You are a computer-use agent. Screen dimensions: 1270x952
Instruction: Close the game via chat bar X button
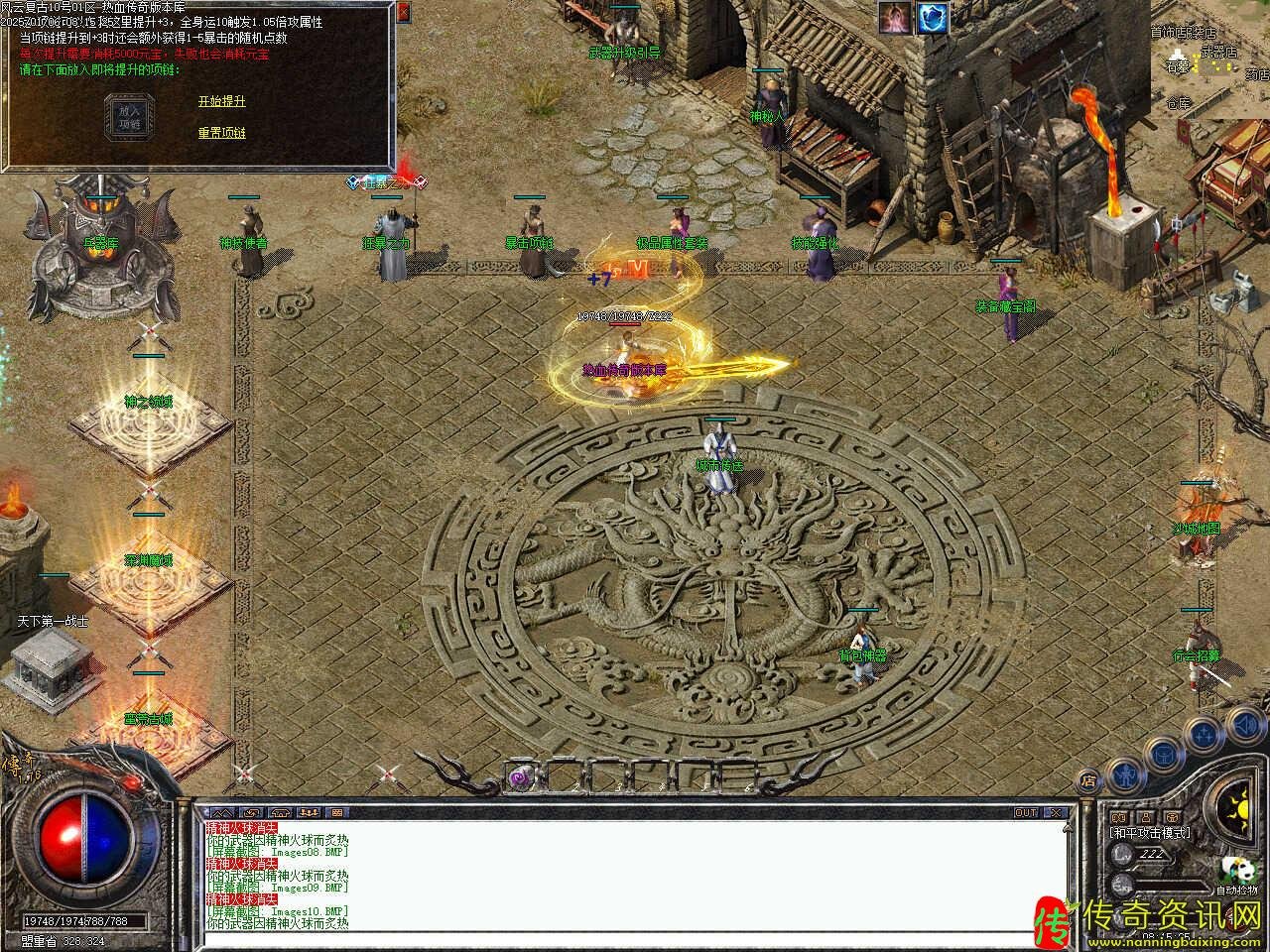(x=1057, y=813)
